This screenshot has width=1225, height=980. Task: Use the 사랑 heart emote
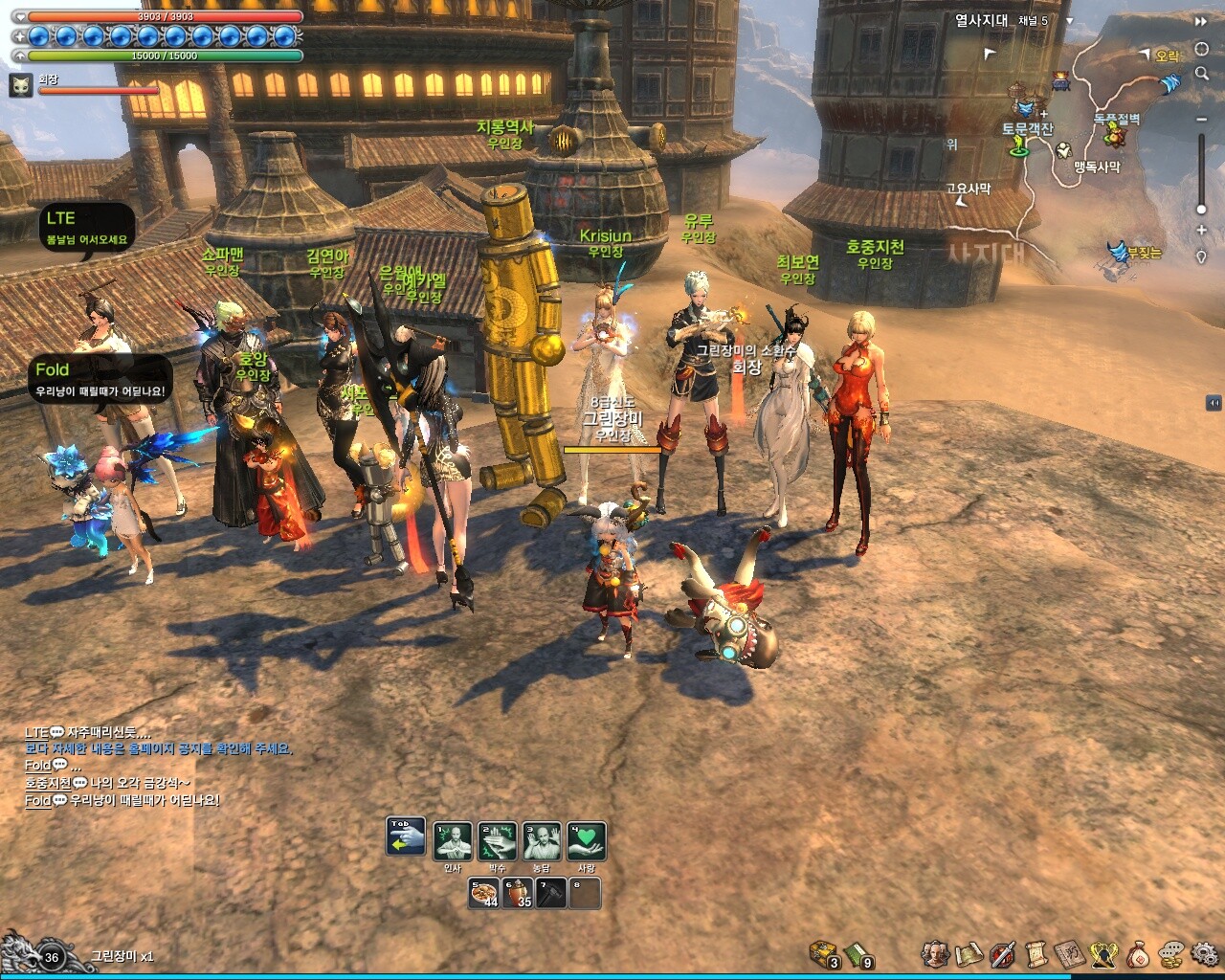pos(587,841)
